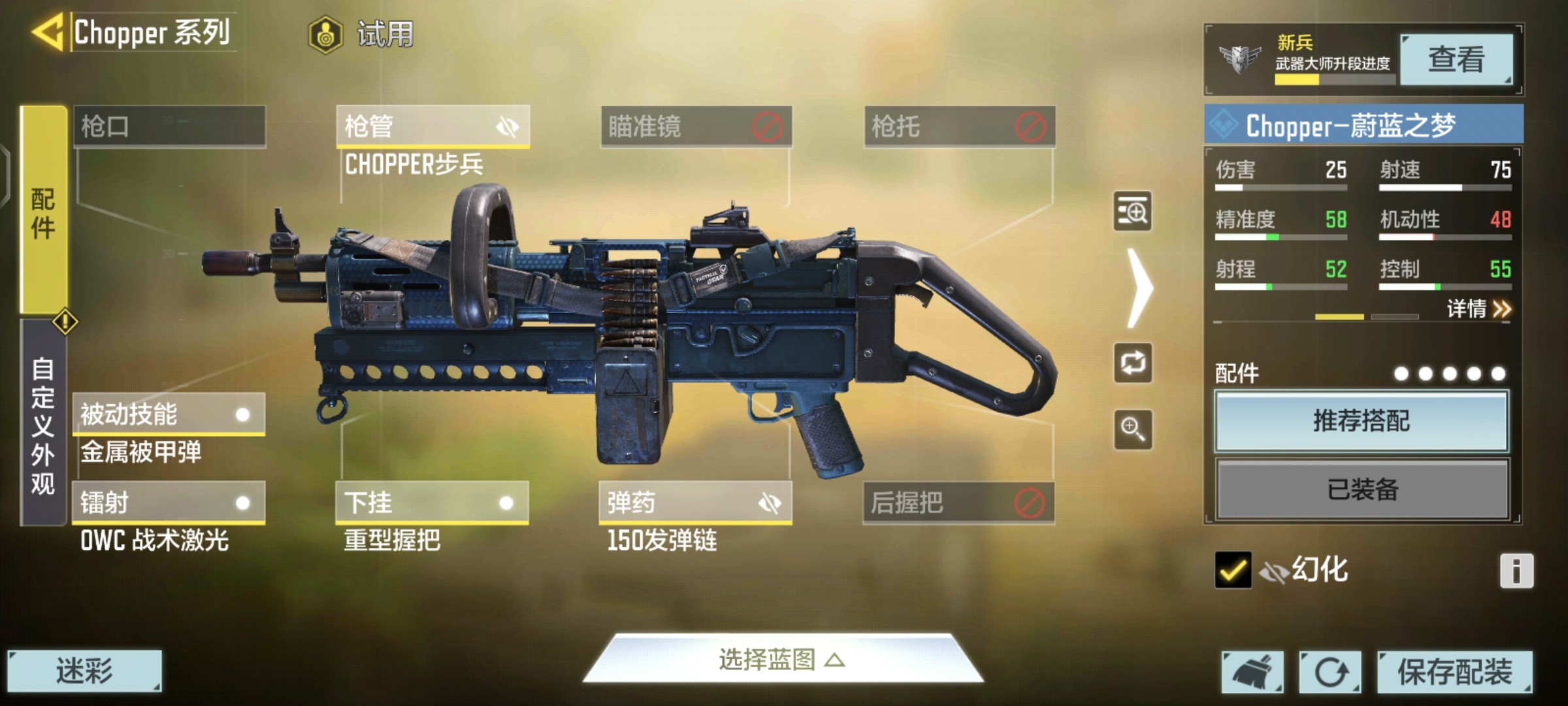The width and height of the screenshot is (1568, 706).
Task: Open the 弹药 ammunition slot
Action: pyautogui.click(x=695, y=503)
